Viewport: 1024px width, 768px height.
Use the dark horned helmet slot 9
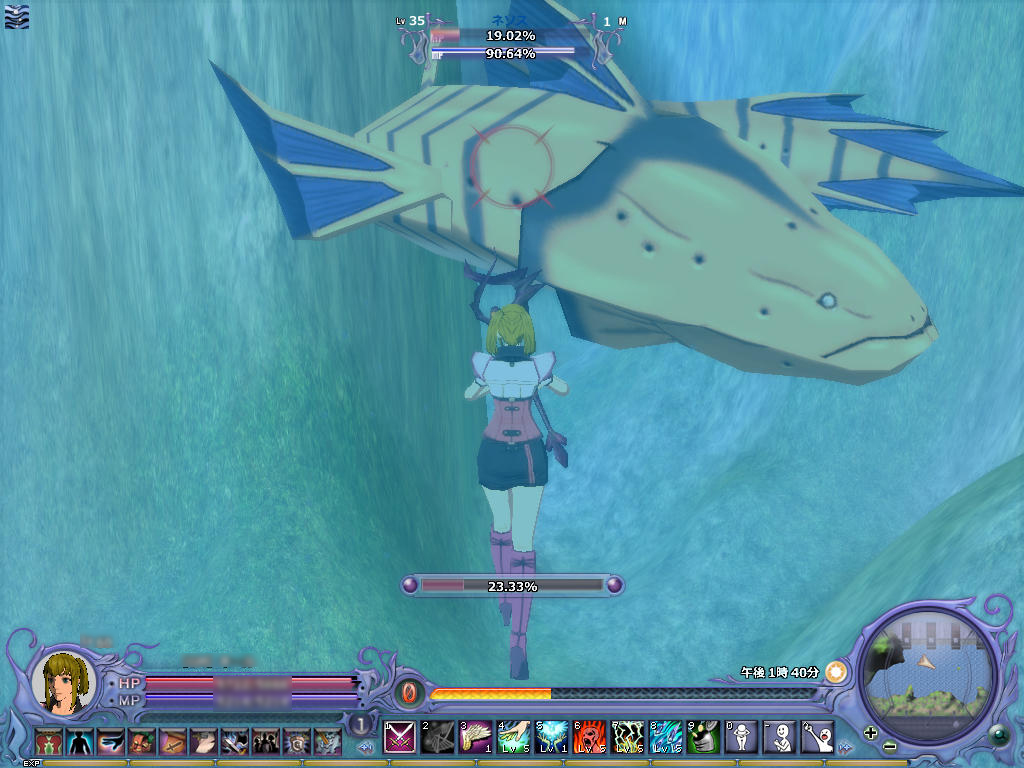[x=703, y=738]
